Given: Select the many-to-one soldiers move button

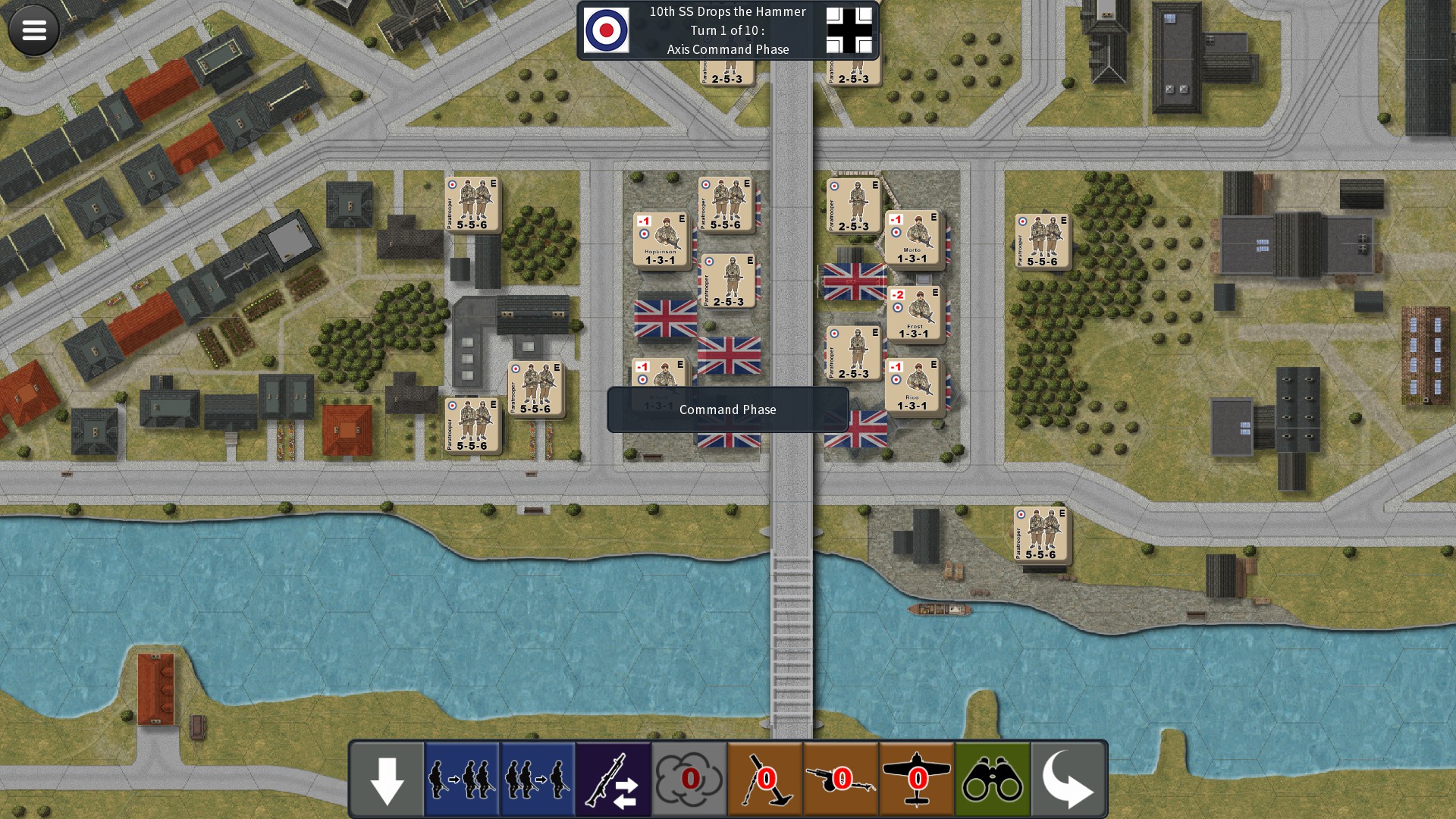Looking at the screenshot, I should (538, 780).
